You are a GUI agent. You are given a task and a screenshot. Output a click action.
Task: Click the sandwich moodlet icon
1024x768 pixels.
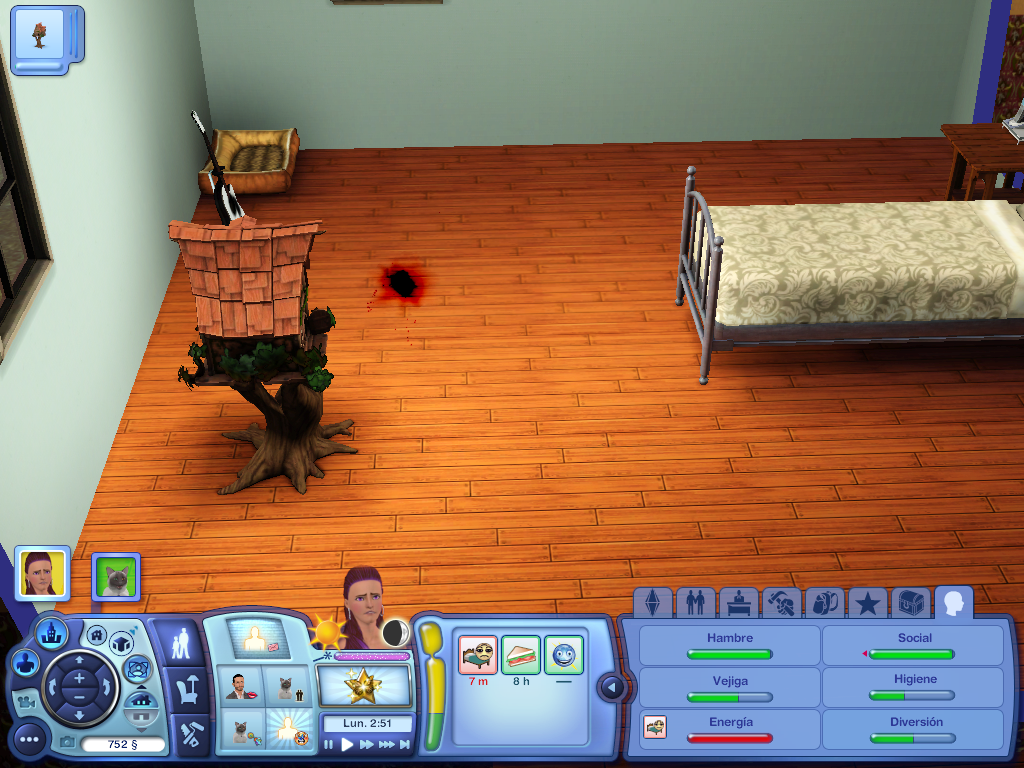click(521, 655)
